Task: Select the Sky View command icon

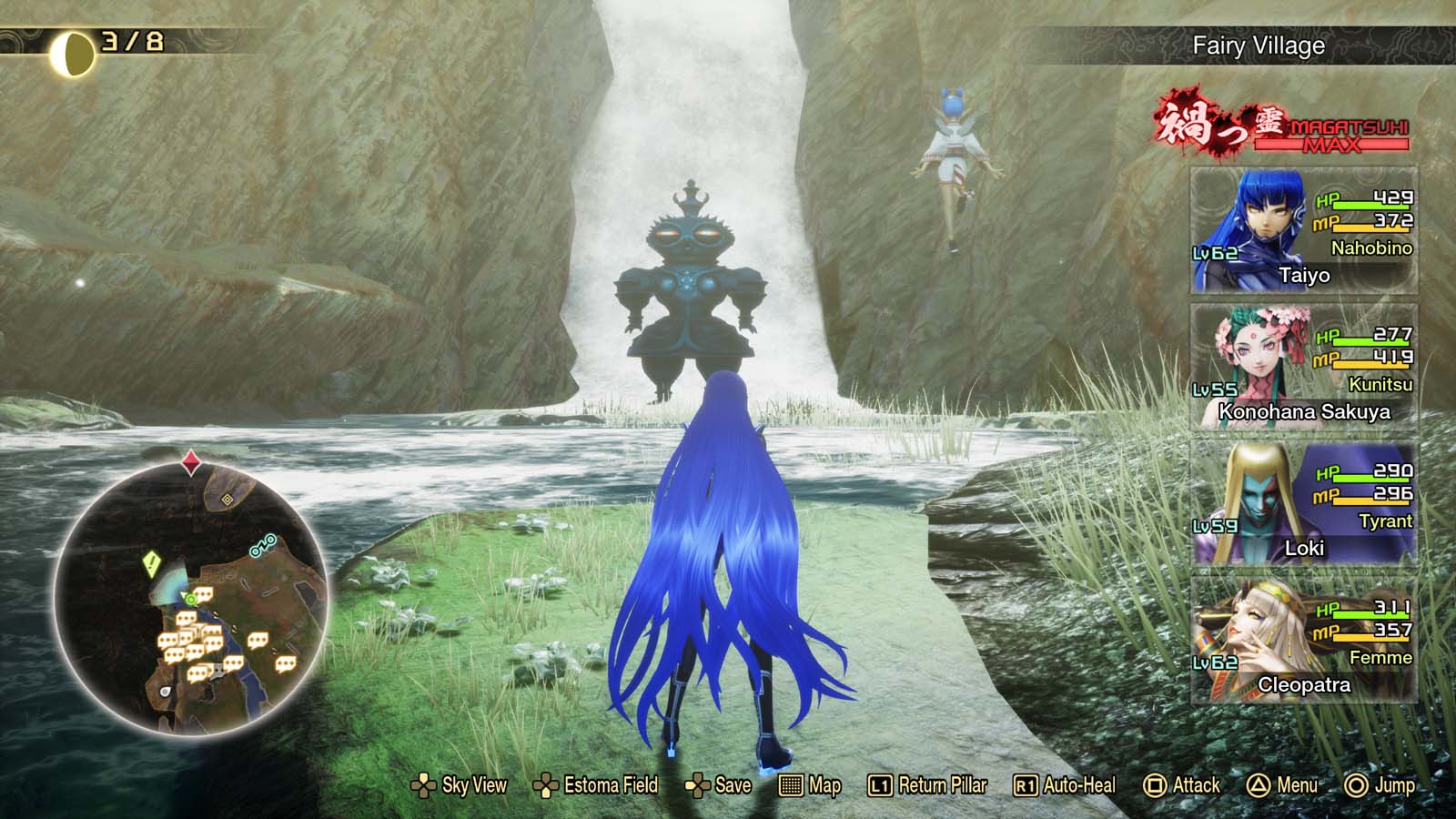Action: point(424,784)
